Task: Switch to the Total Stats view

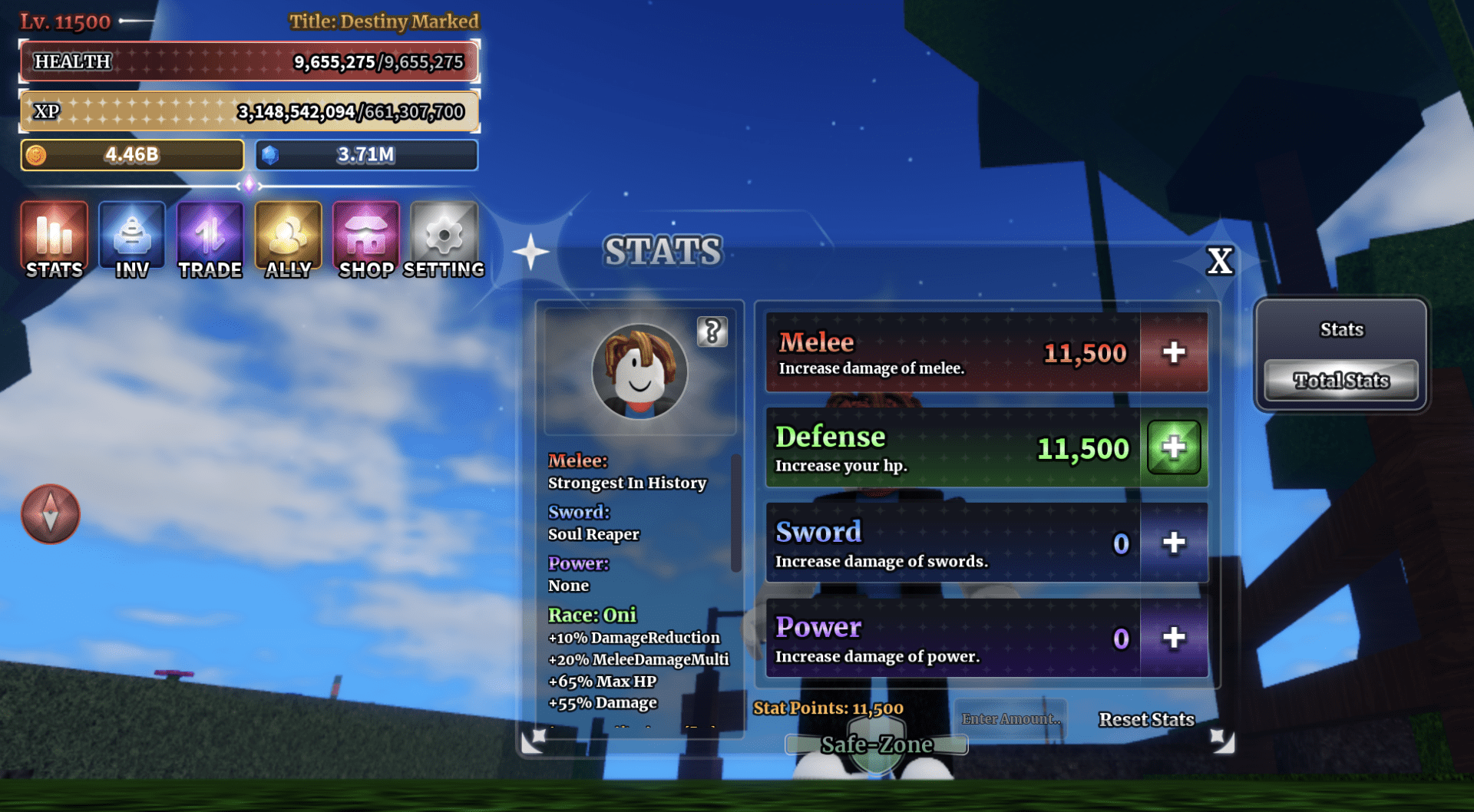Action: [x=1340, y=380]
